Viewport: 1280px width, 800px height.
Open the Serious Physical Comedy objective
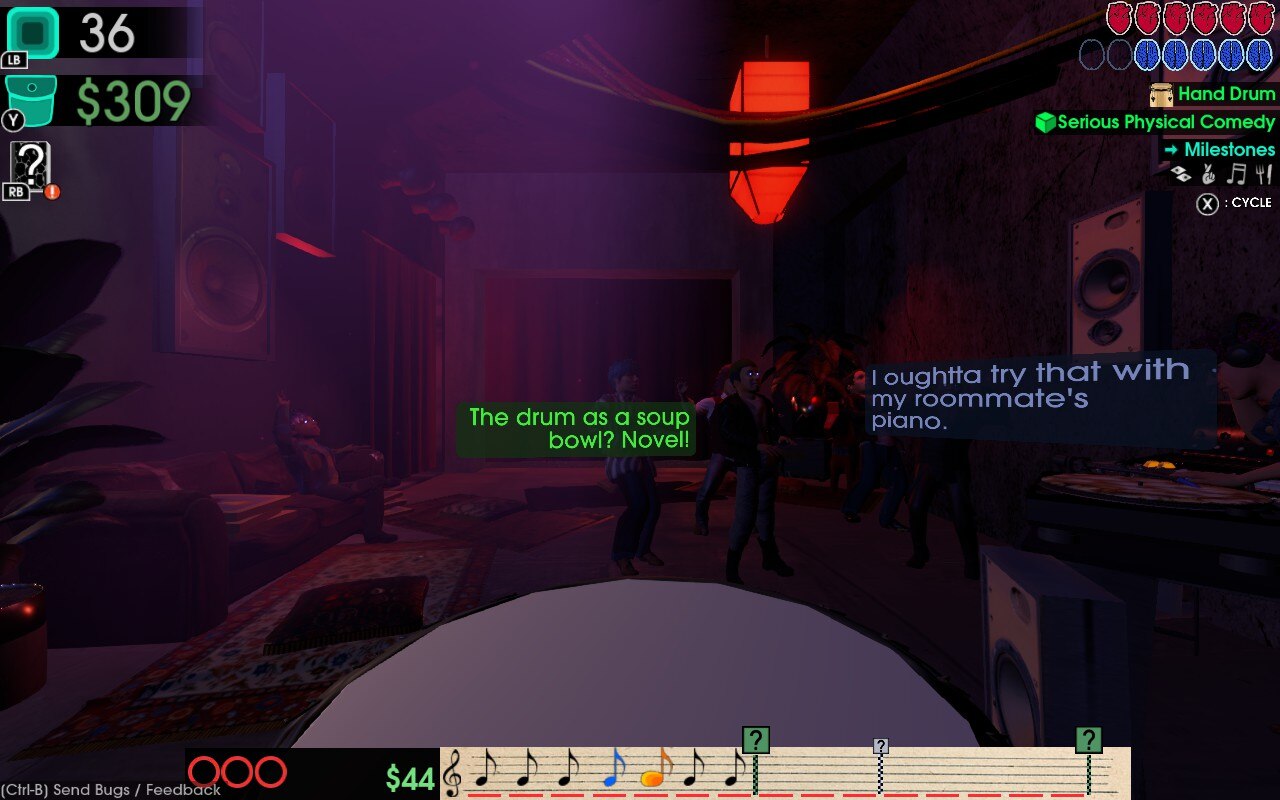click(x=1165, y=122)
